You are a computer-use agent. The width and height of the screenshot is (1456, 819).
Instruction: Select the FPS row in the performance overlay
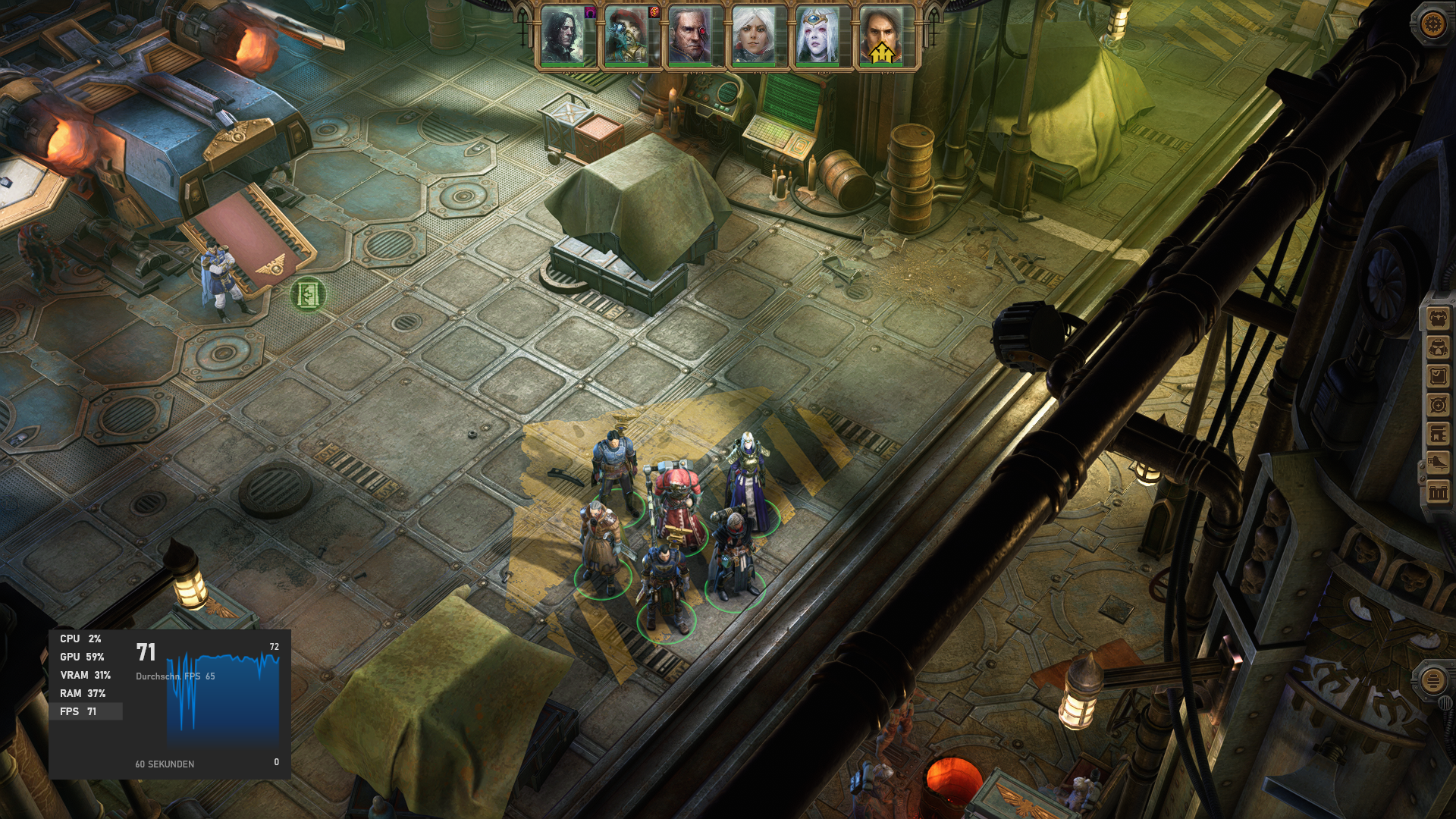click(x=85, y=711)
